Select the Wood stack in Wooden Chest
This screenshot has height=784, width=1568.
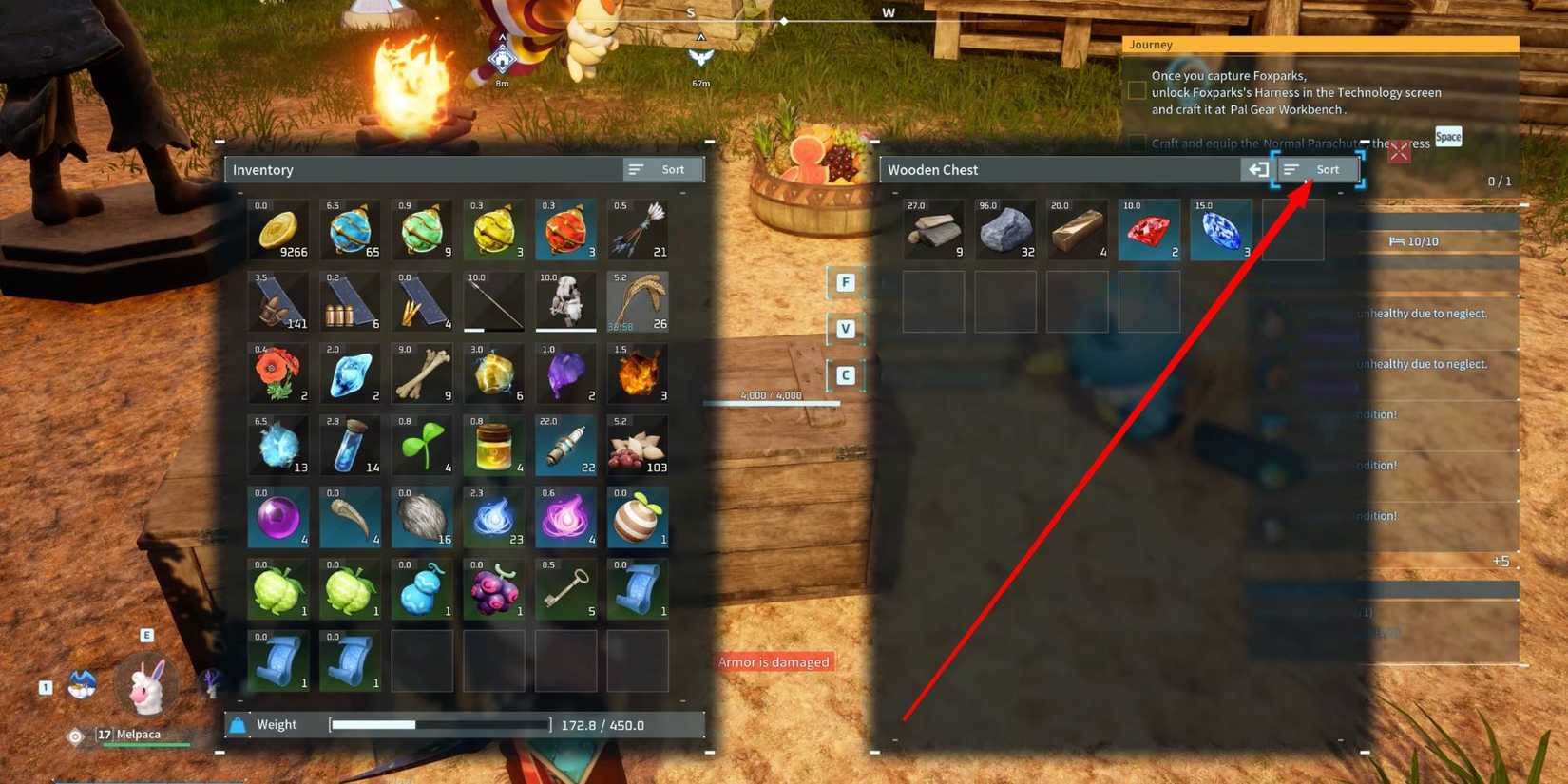[933, 228]
